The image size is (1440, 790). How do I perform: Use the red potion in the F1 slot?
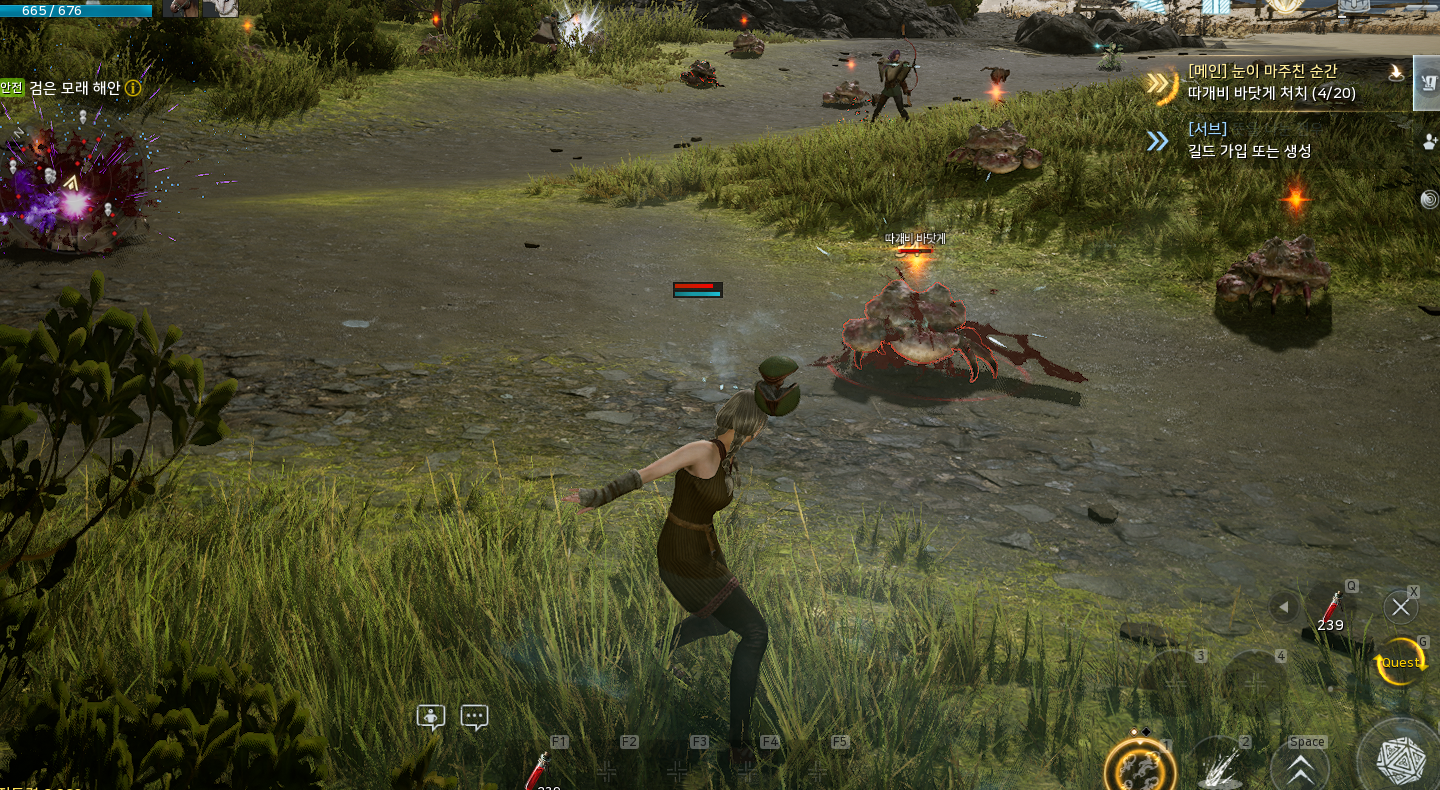538,772
